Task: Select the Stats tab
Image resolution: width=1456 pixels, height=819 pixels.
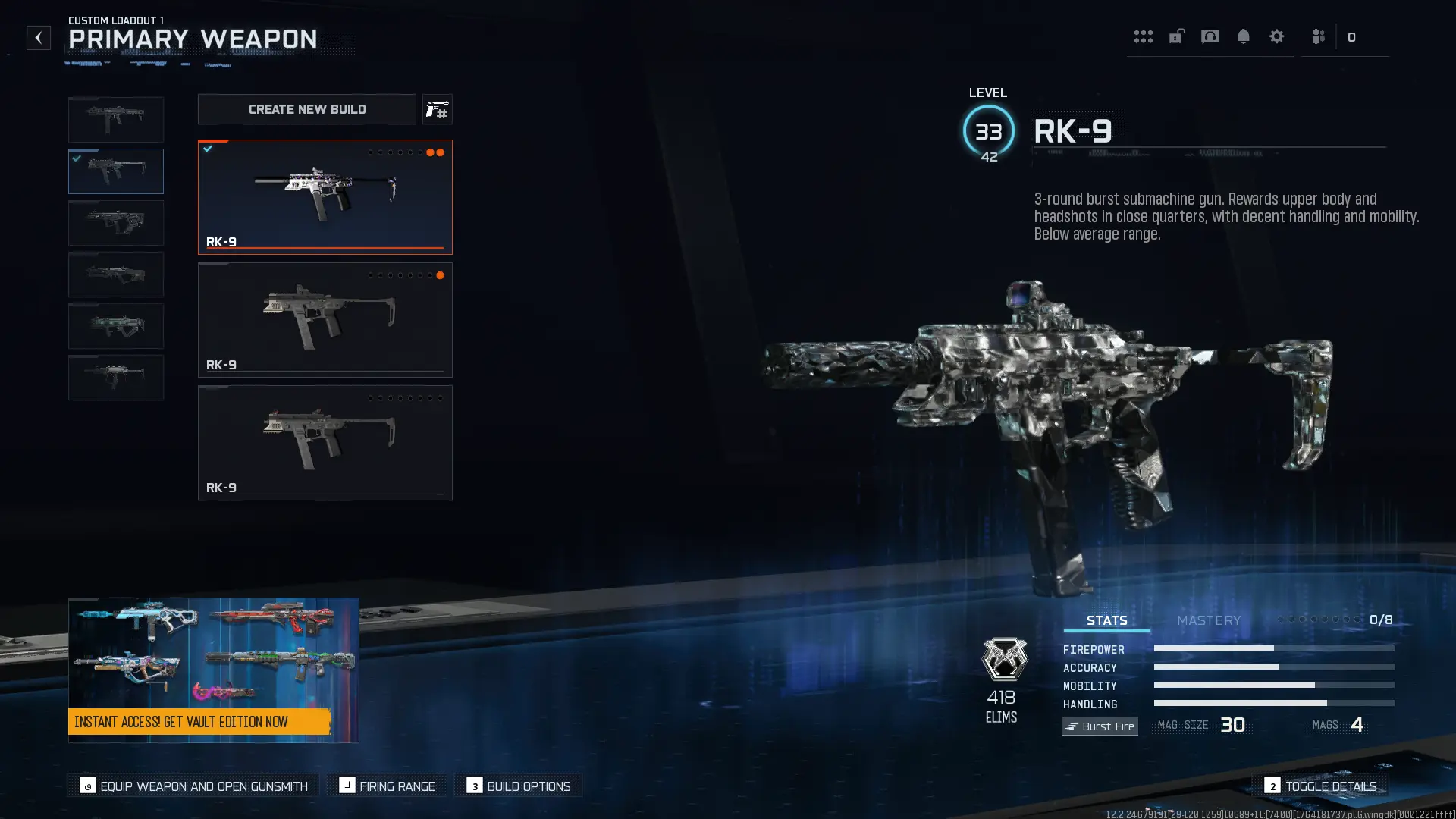Action: pos(1106,620)
